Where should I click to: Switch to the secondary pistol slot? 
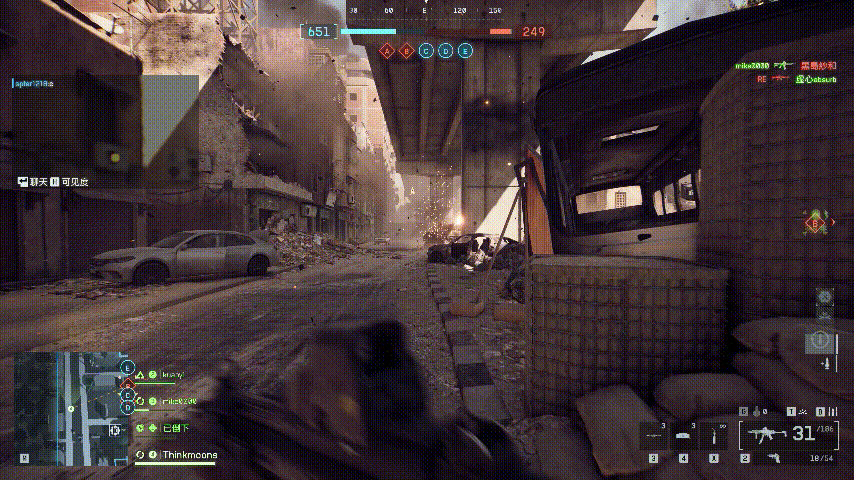(773, 458)
